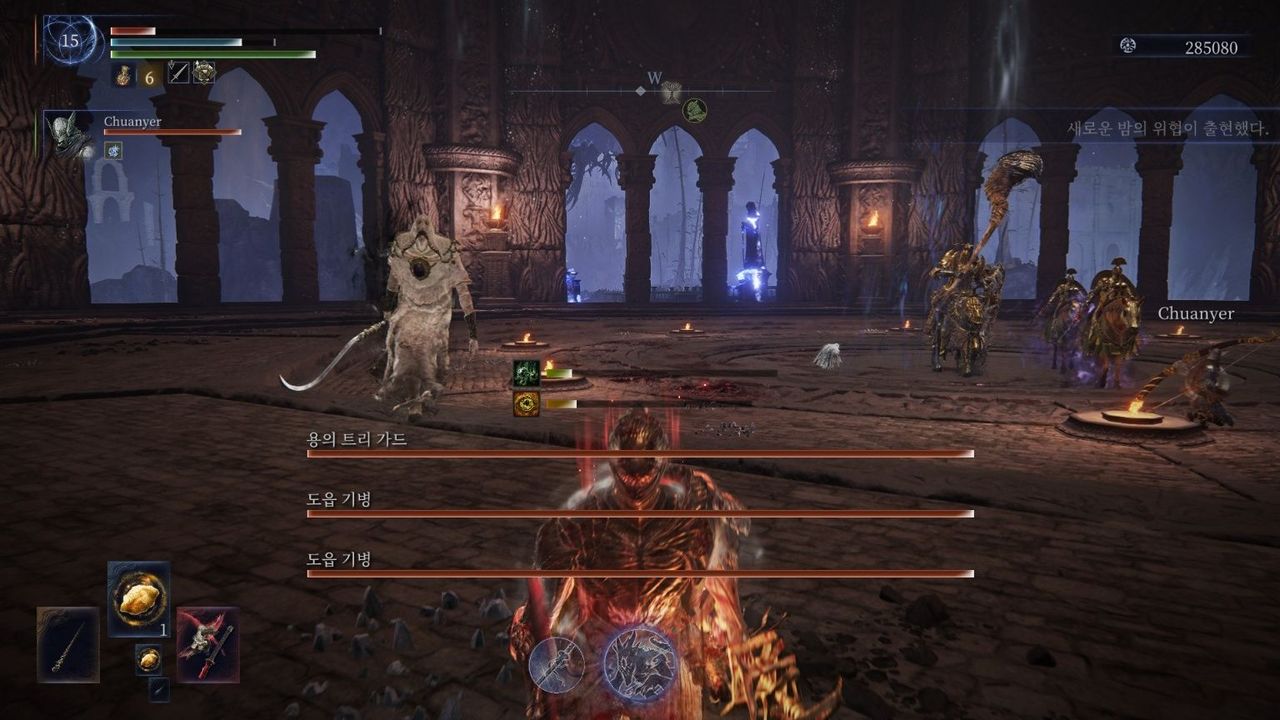Click the green poison buildup status icon

[526, 373]
